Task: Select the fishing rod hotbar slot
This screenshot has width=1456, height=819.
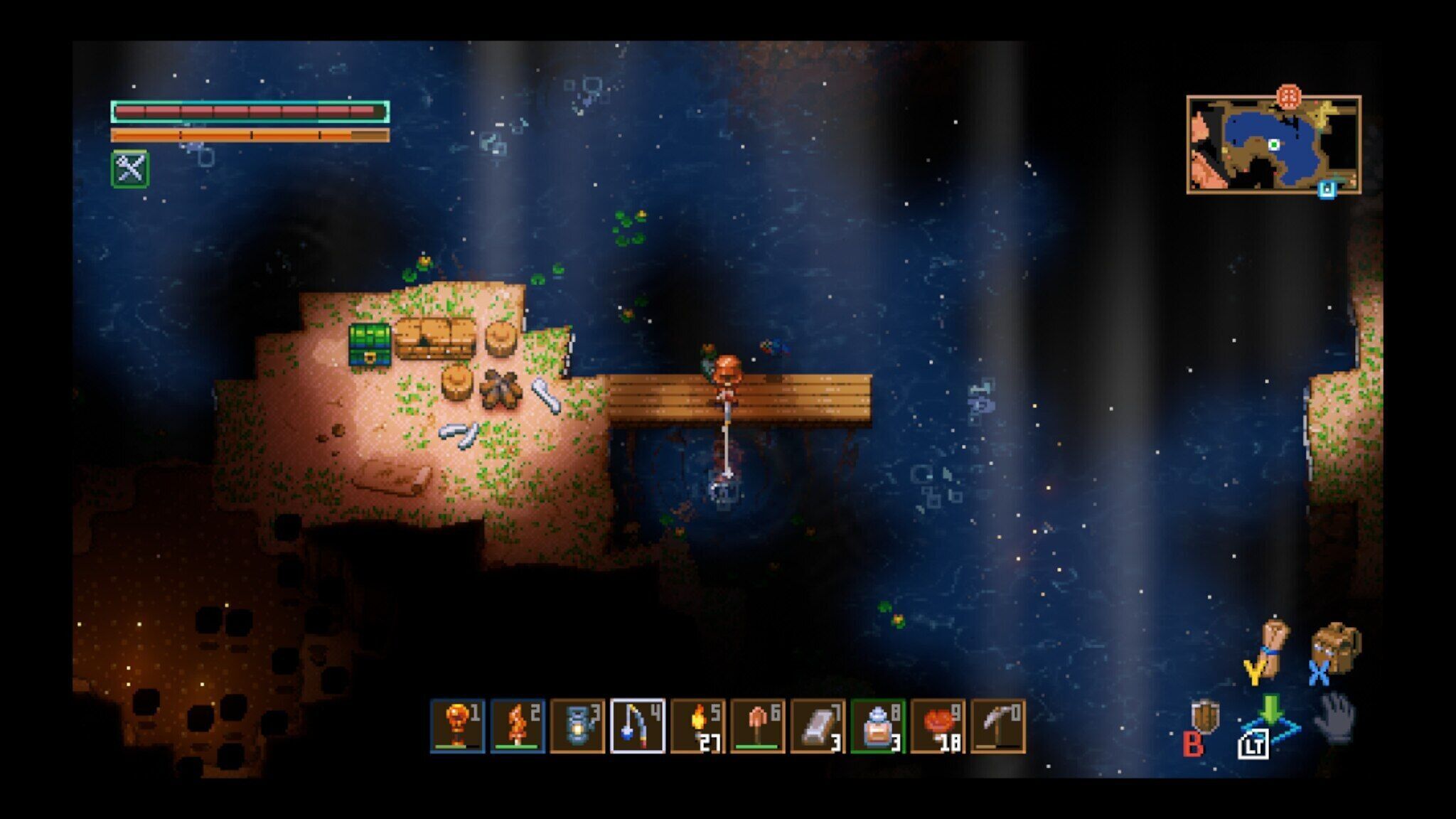Action: pyautogui.click(x=637, y=725)
